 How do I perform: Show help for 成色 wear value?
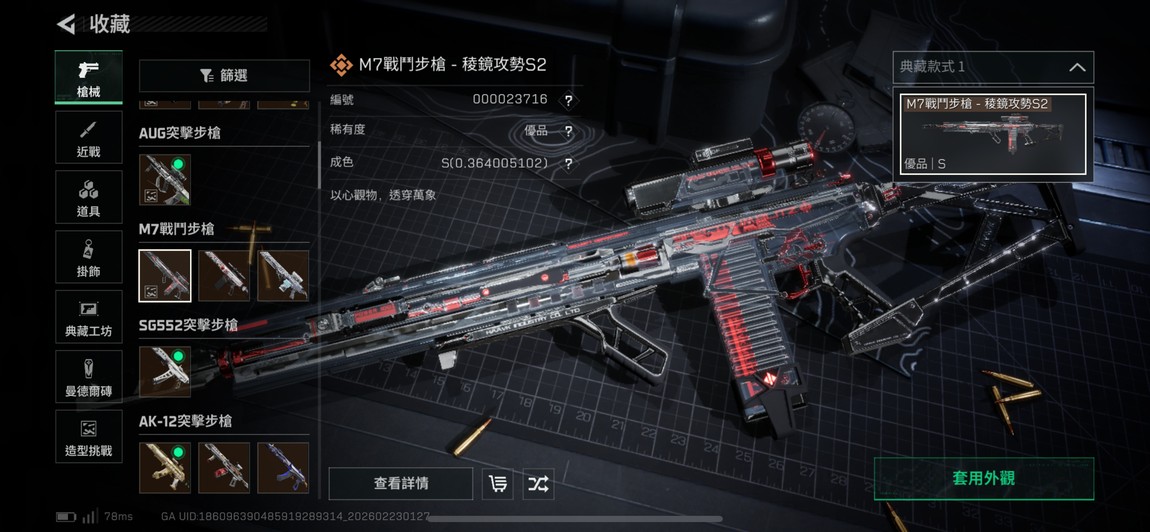pyautogui.click(x=568, y=164)
